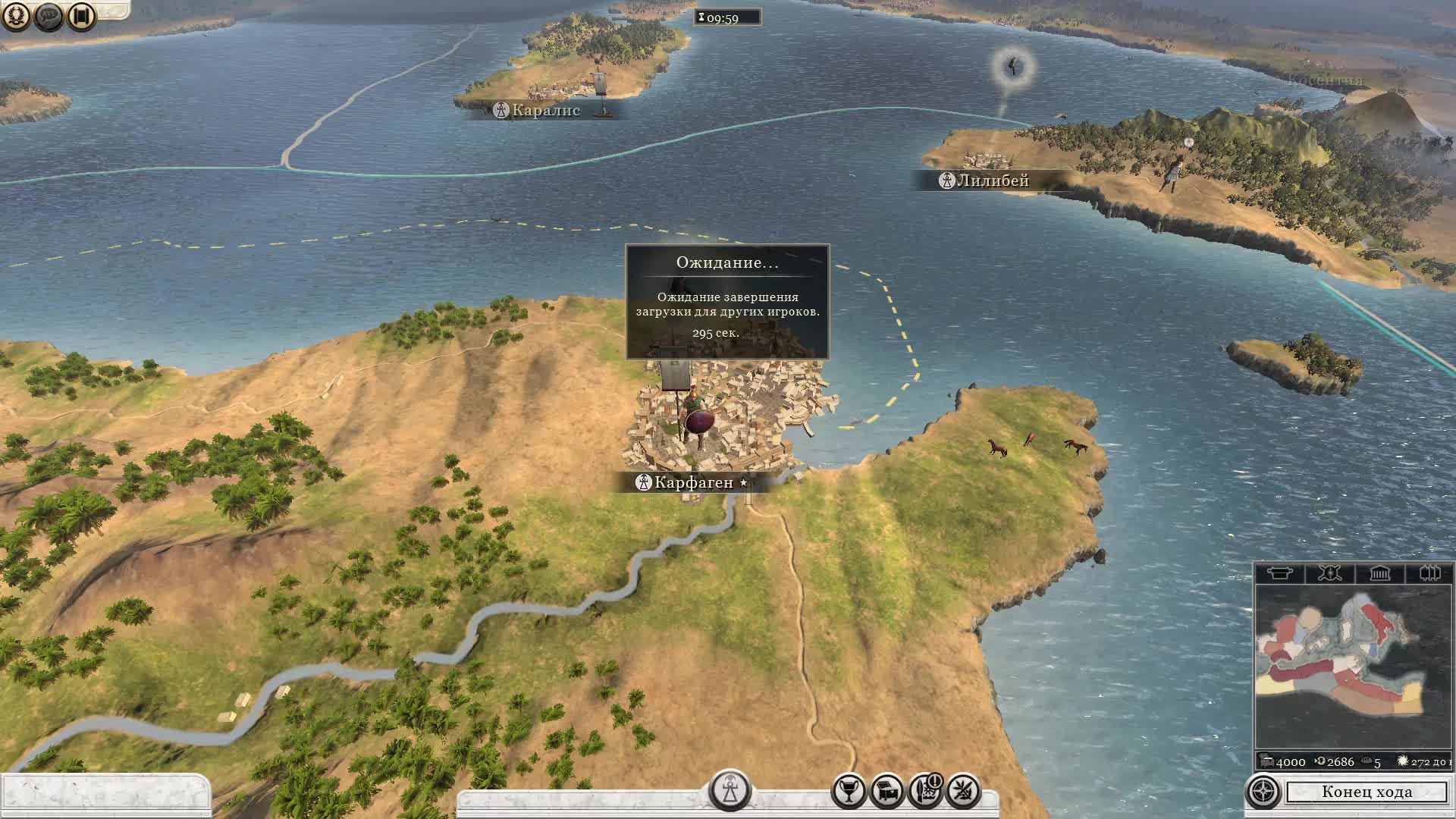
Task: Switch to the scrolls minimap tab
Action: click(x=1429, y=573)
